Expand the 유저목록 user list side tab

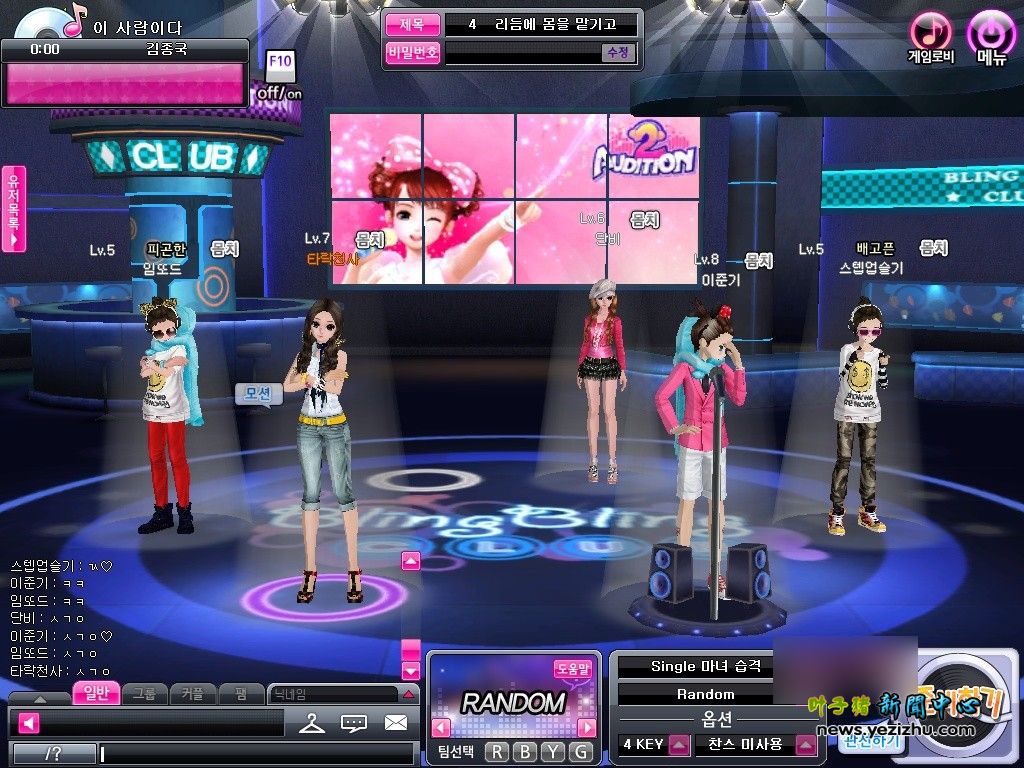coord(14,208)
